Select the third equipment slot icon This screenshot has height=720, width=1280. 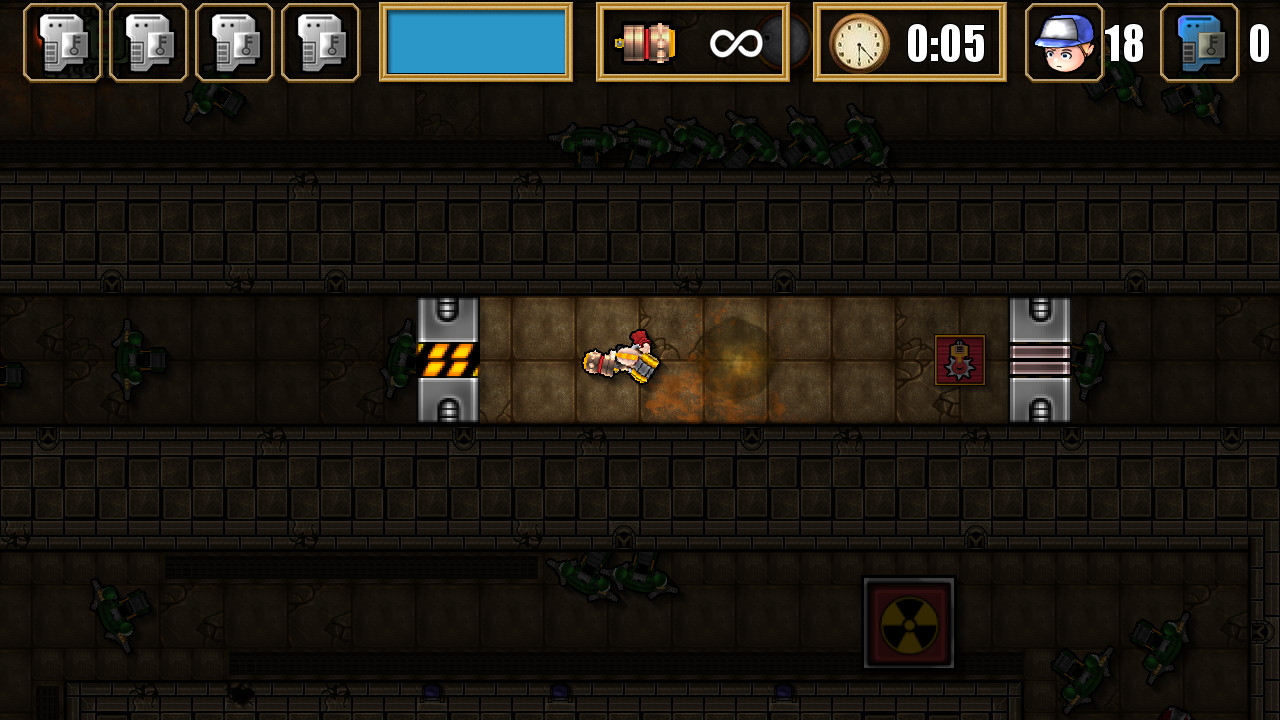(234, 43)
